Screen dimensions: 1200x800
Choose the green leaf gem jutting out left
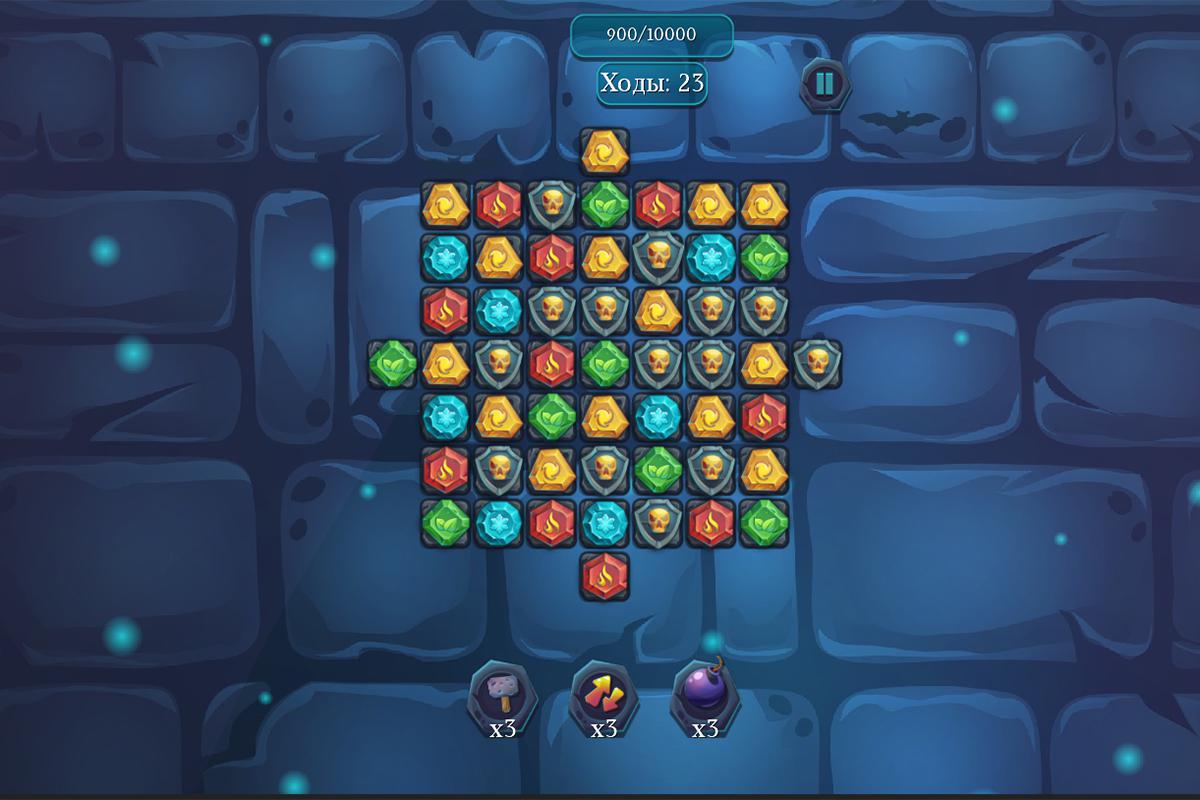pyautogui.click(x=392, y=364)
